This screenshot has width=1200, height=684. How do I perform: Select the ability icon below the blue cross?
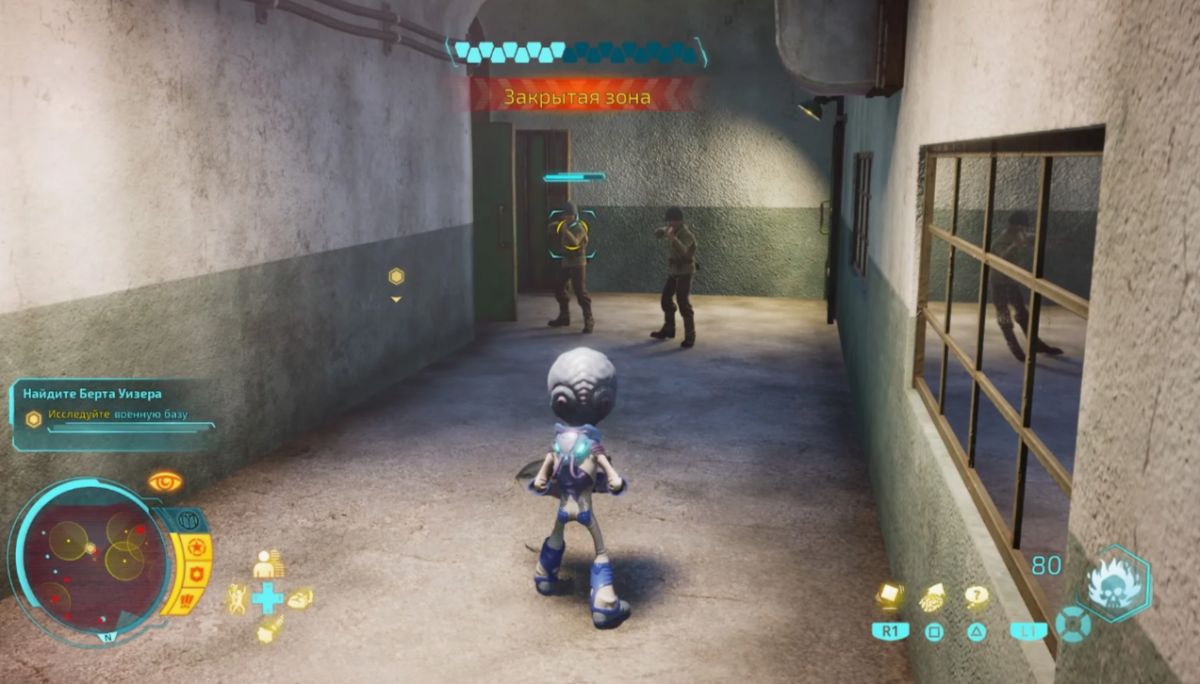(x=268, y=629)
